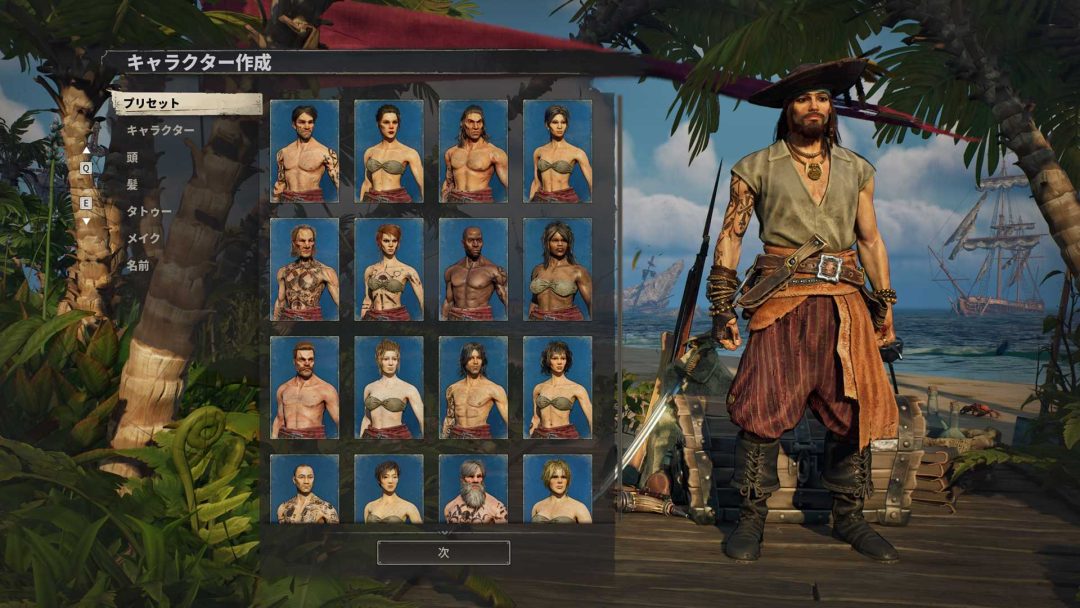
Task: Choose the short-haired man with arm tattoo
Action: tap(304, 151)
